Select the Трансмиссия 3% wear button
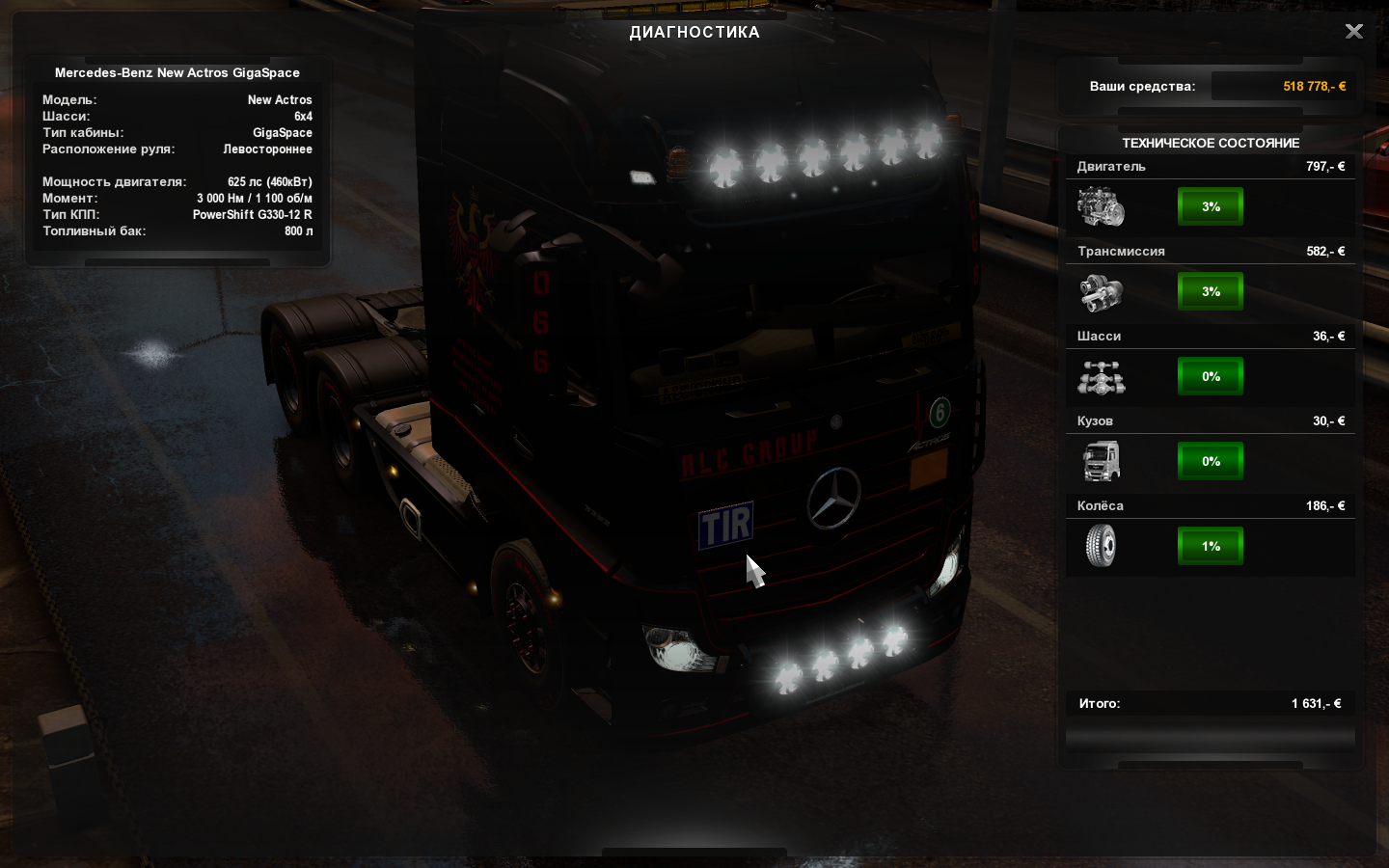 point(1211,291)
